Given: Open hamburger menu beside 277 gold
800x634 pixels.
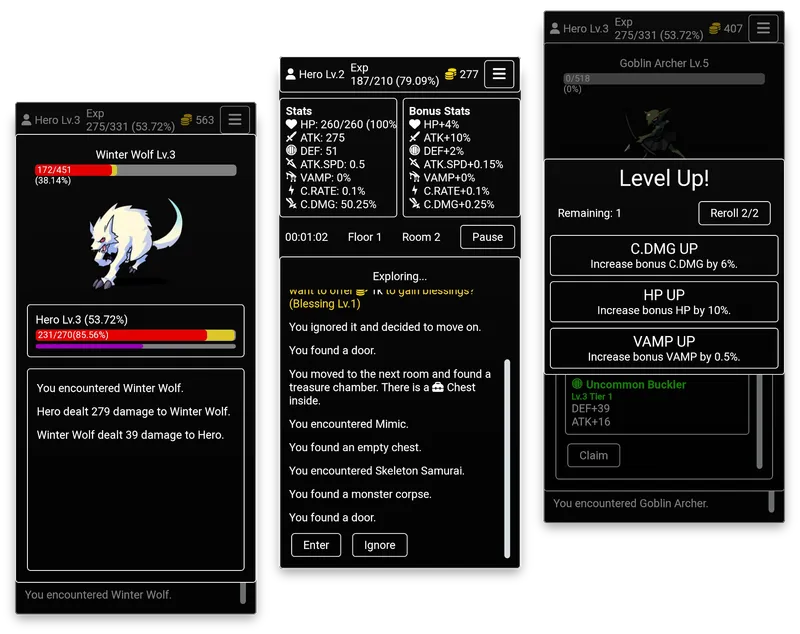Looking at the screenshot, I should pyautogui.click(x=499, y=74).
